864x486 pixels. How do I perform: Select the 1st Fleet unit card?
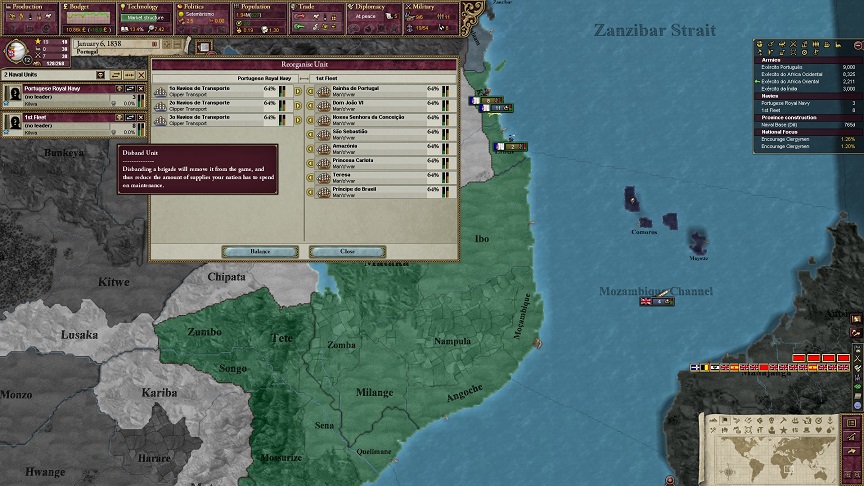60,122
